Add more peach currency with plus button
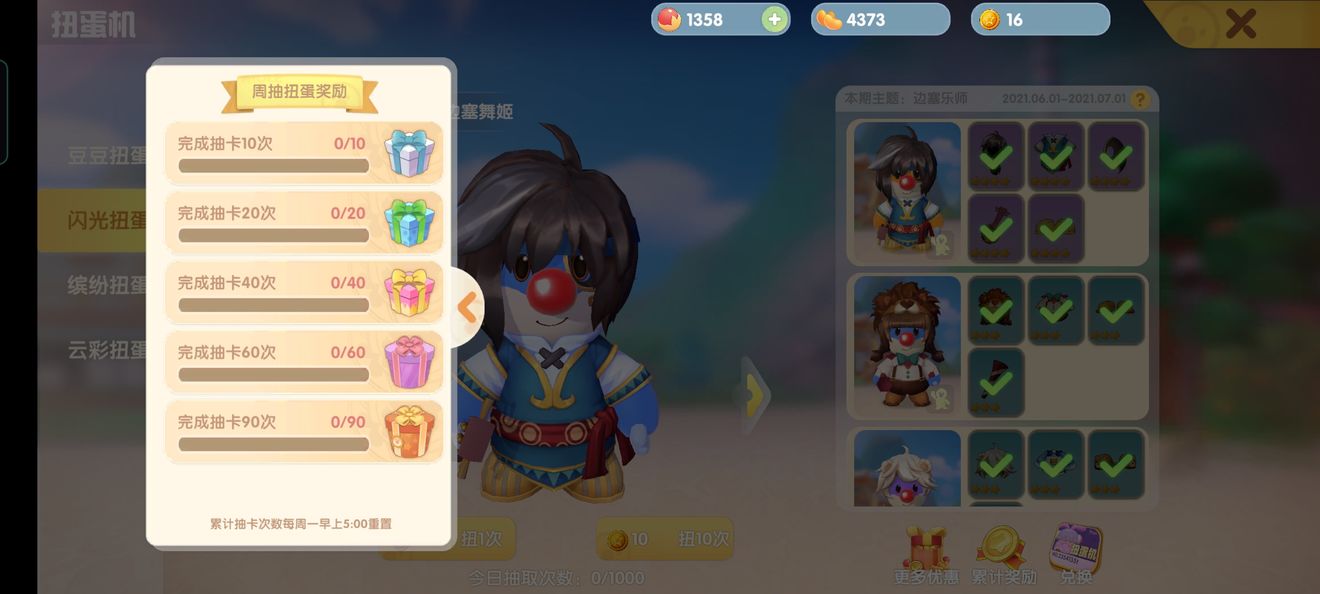Screen dimensions: 1320x594 (774, 20)
